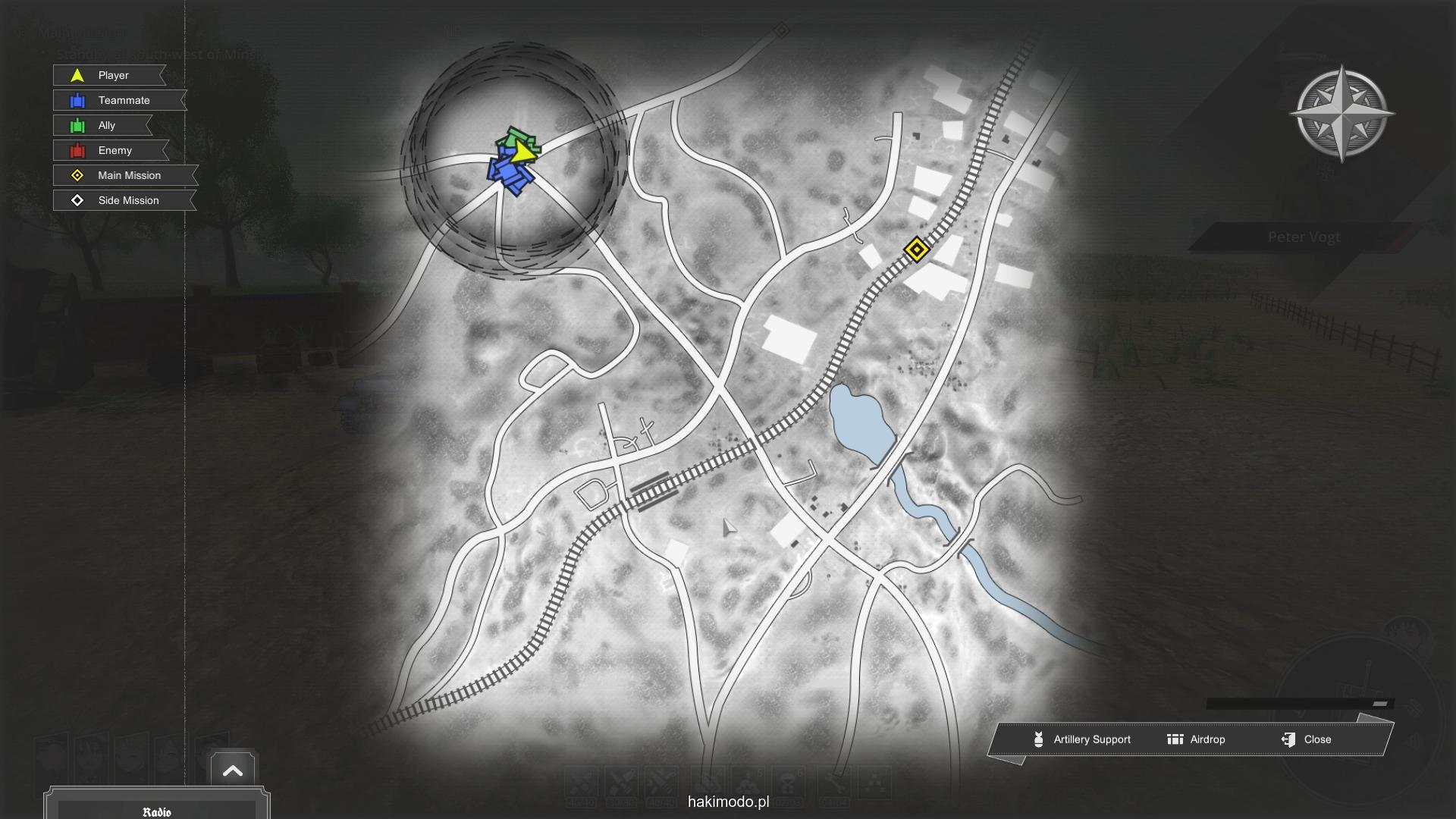This screenshot has width=1456, height=819.
Task: Expand the Radio panel with the arrow button
Action: tap(233, 771)
